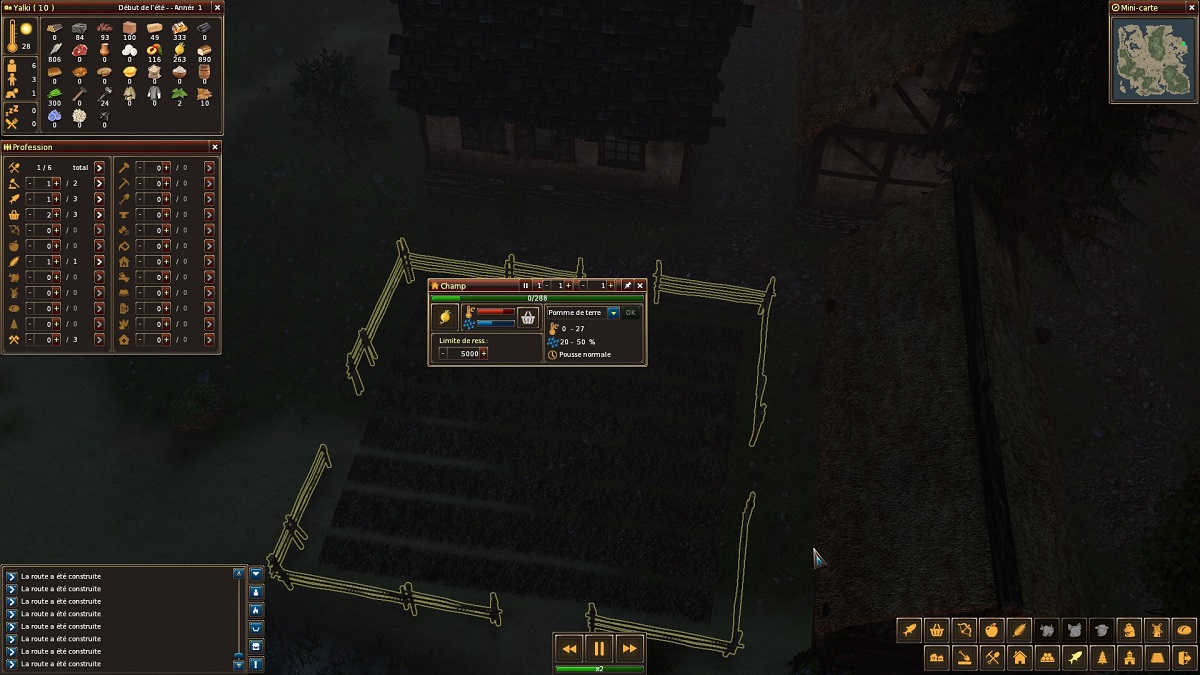This screenshot has width=1200, height=675.
Task: Choose the hunting bow build icon
Action: (x=964, y=630)
